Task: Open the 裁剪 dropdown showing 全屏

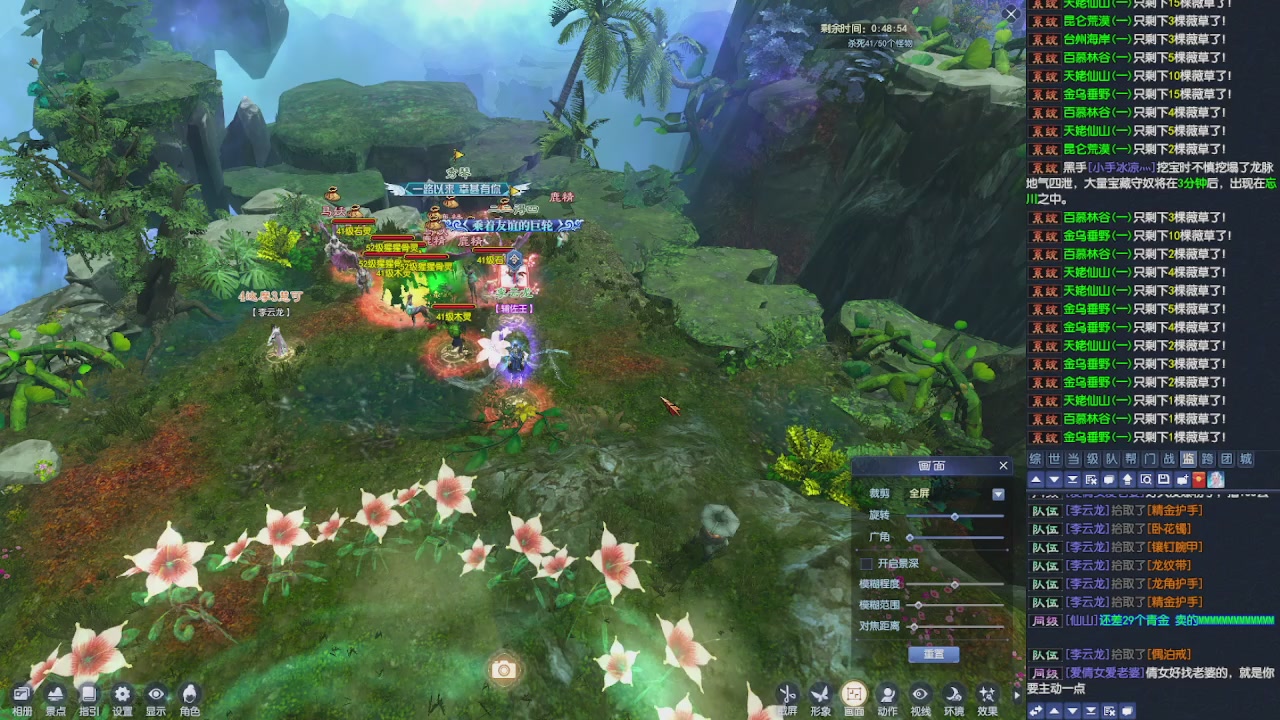Action: click(x=997, y=494)
